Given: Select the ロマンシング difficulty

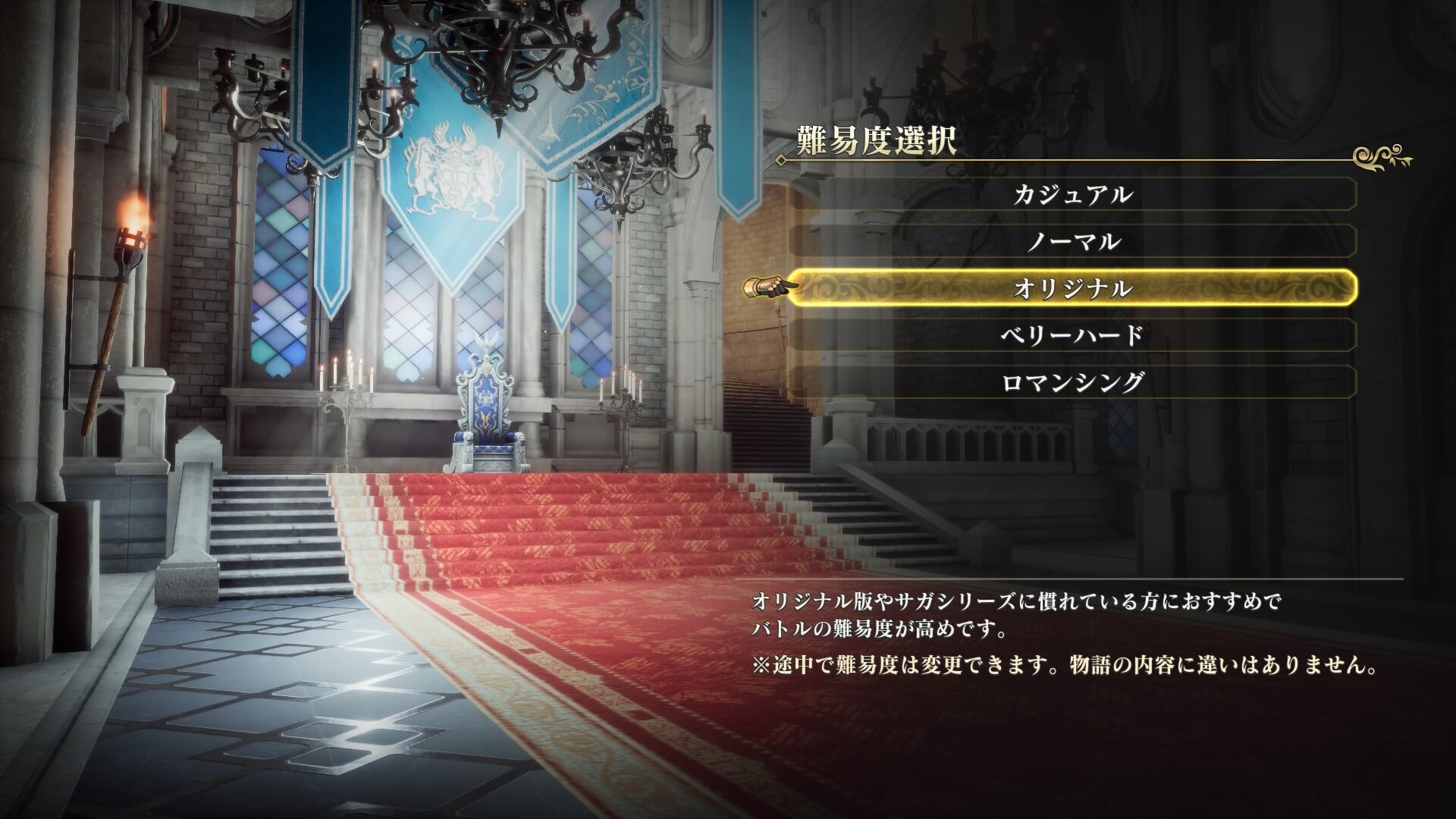Looking at the screenshot, I should pyautogui.click(x=1072, y=382).
